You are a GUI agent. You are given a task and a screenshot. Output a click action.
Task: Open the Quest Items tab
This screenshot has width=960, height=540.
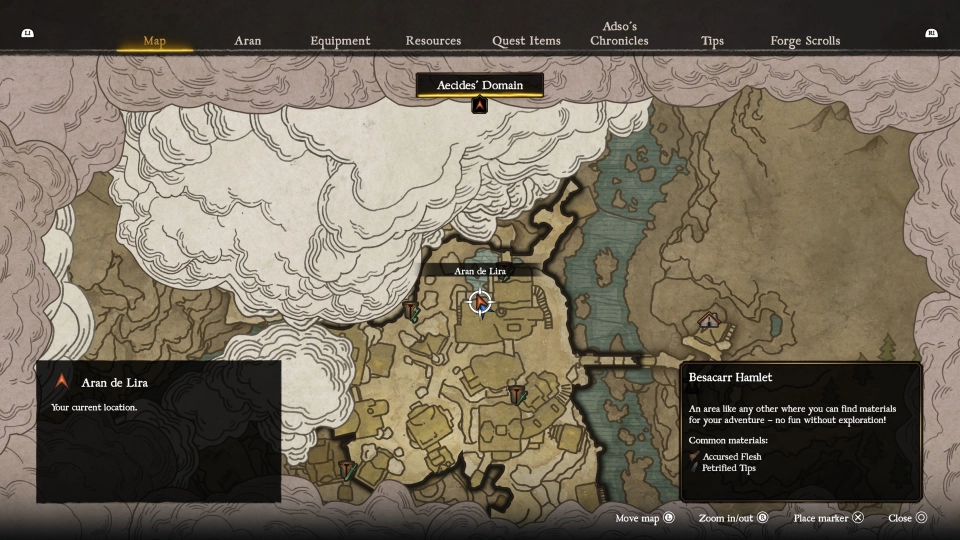pos(526,41)
